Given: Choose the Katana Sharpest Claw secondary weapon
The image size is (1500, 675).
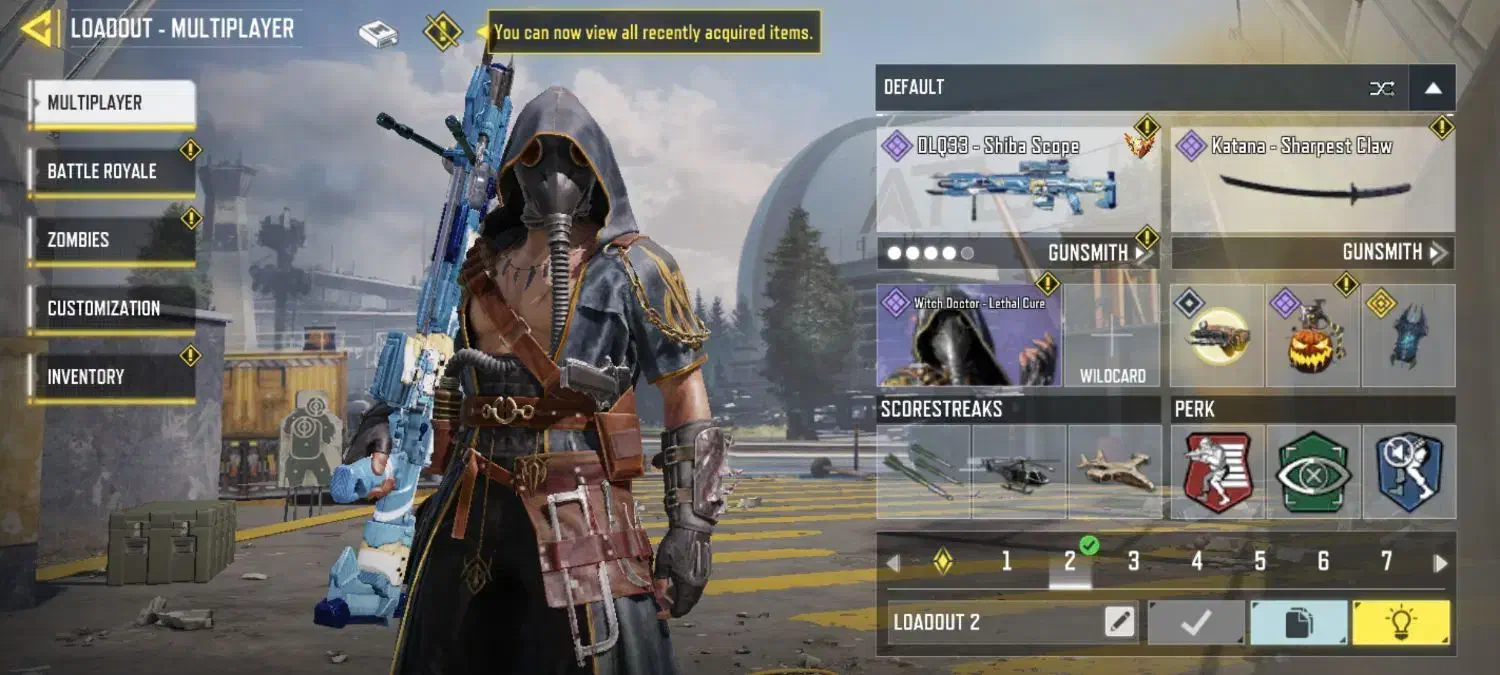Looking at the screenshot, I should 1312,182.
